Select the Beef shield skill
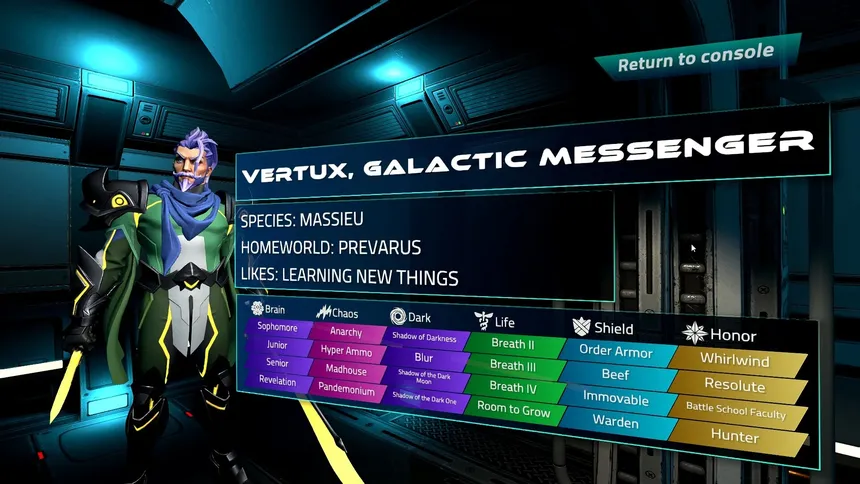860x484 pixels. 615,375
